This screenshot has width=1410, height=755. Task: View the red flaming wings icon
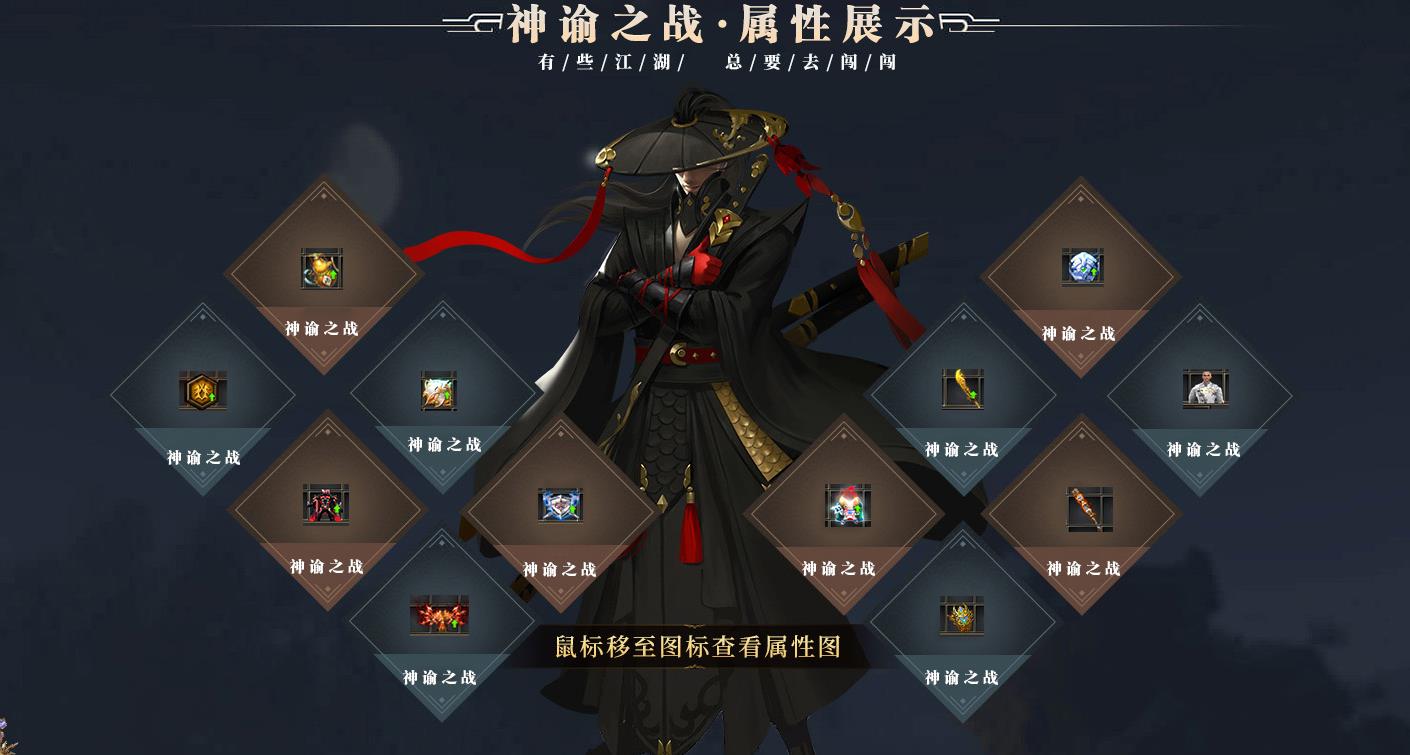tap(439, 615)
